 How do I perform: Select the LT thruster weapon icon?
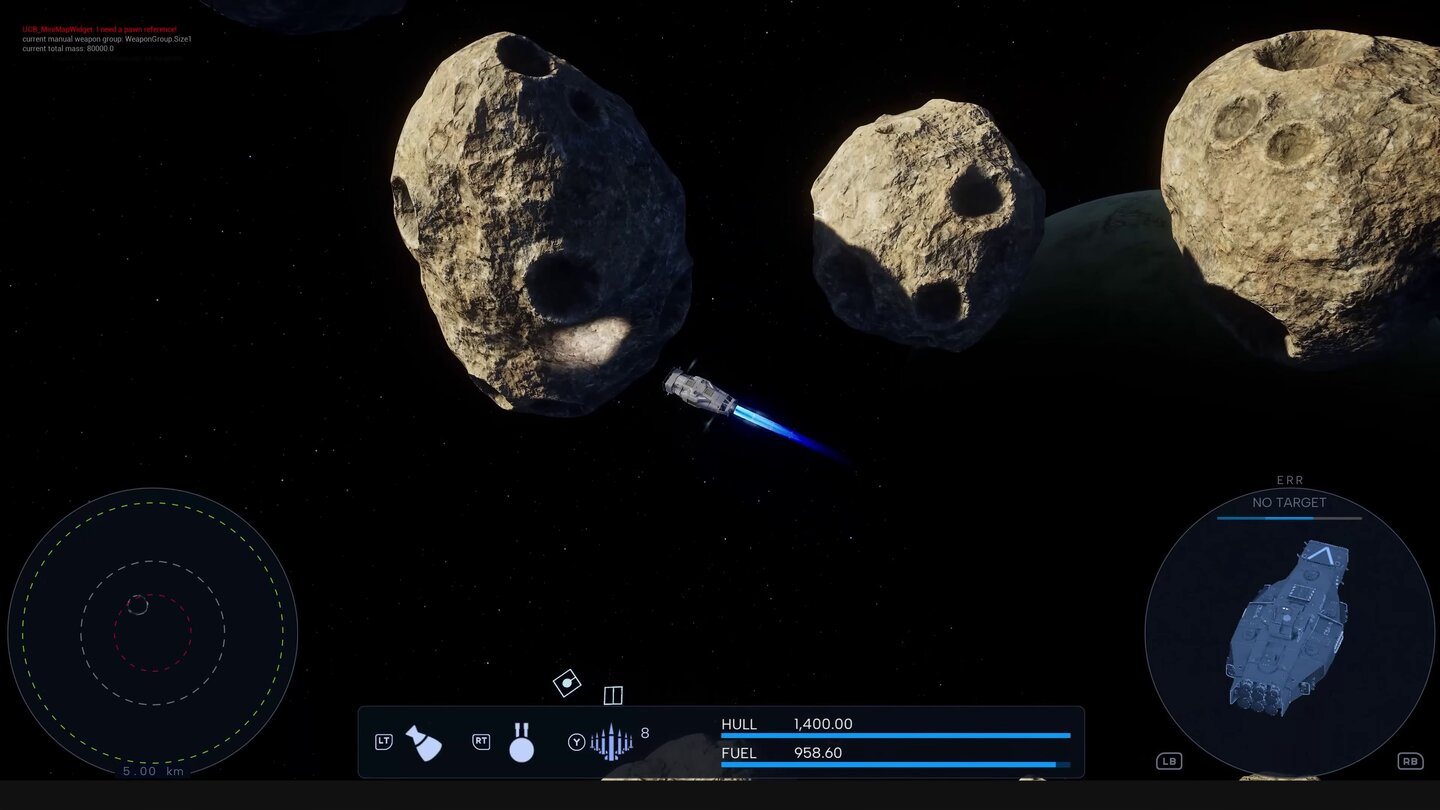point(424,742)
